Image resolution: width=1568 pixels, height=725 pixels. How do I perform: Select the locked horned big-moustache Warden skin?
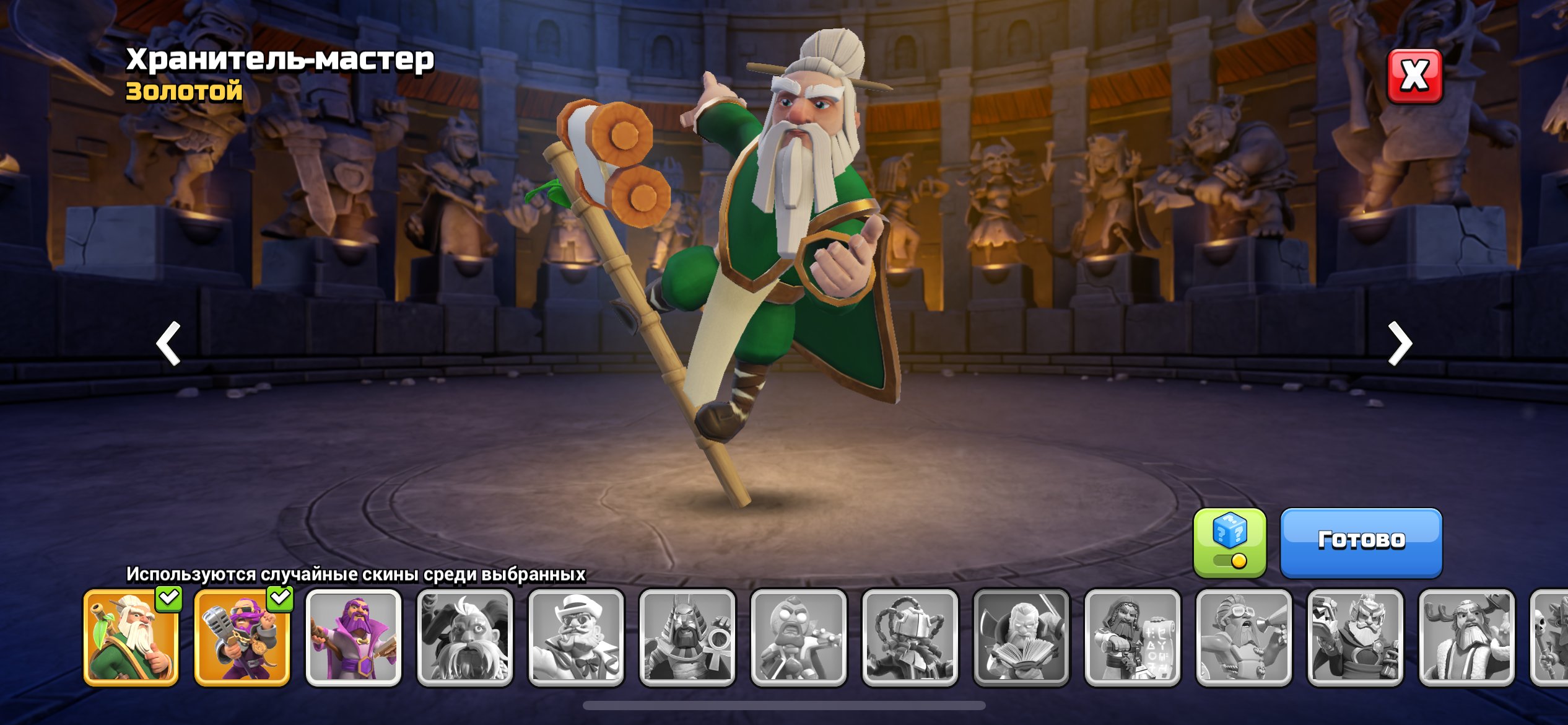465,638
